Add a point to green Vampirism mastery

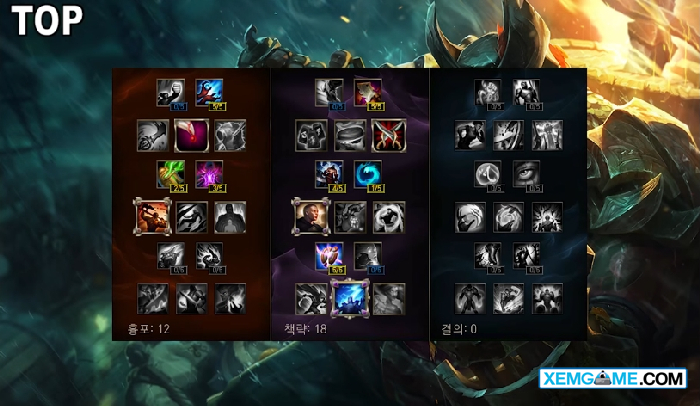[171, 174]
